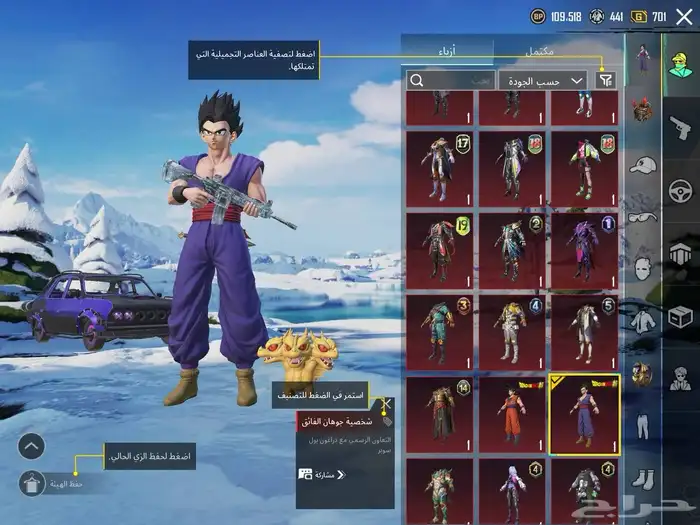The image size is (700, 525).
Task: Switch to the مكتمل complete sets tab
Action: pos(556,50)
